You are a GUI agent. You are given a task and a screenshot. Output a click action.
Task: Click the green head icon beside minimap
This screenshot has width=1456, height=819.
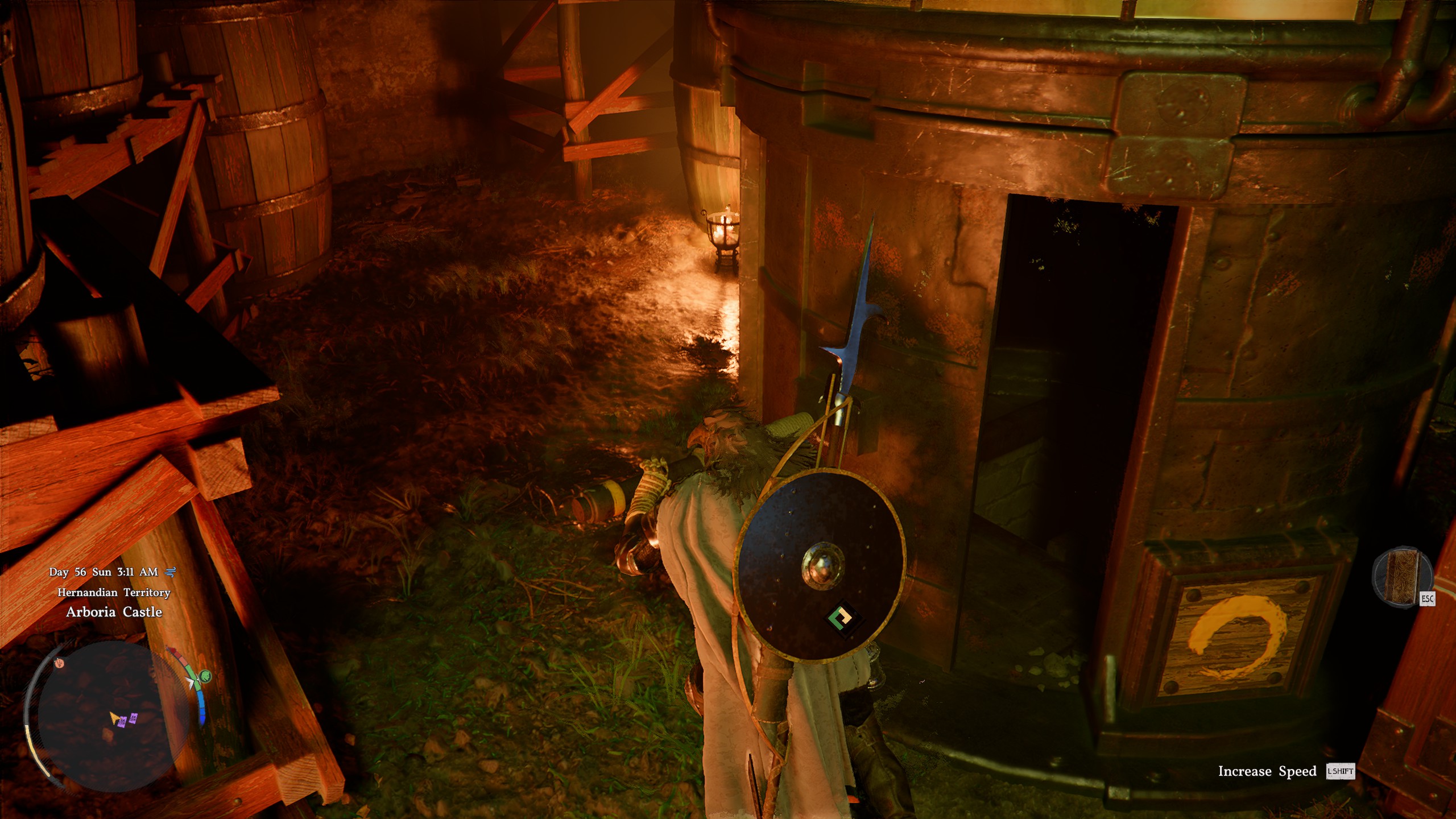[205, 676]
